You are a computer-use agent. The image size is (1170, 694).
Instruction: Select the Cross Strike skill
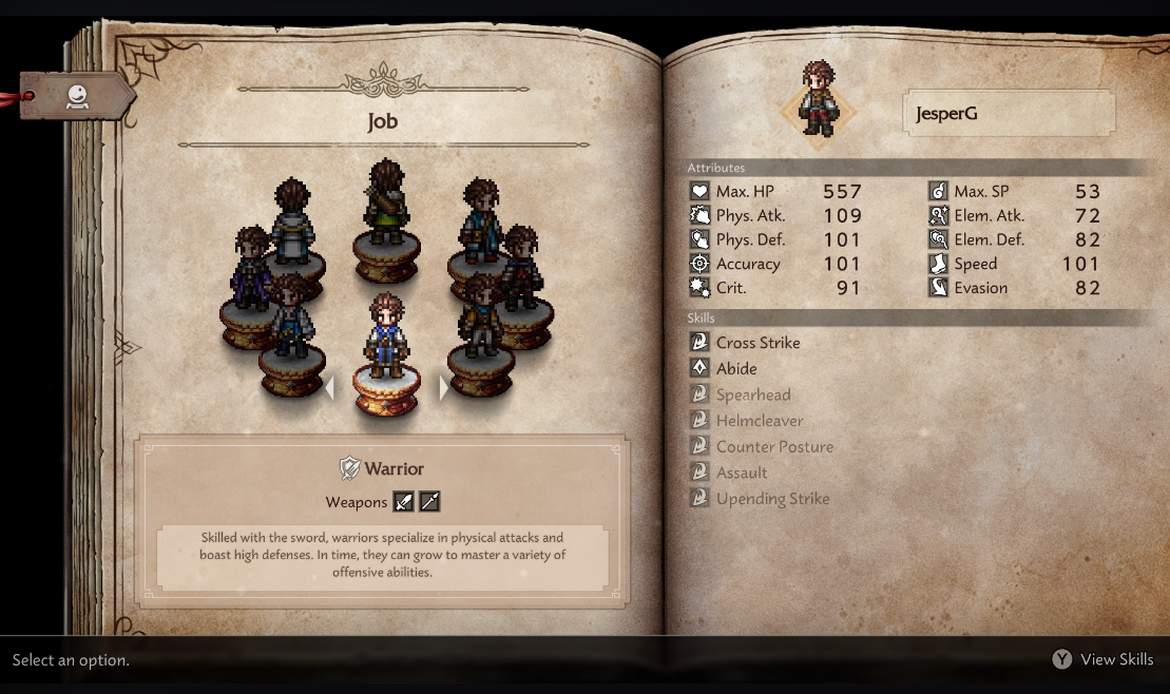[x=757, y=342]
